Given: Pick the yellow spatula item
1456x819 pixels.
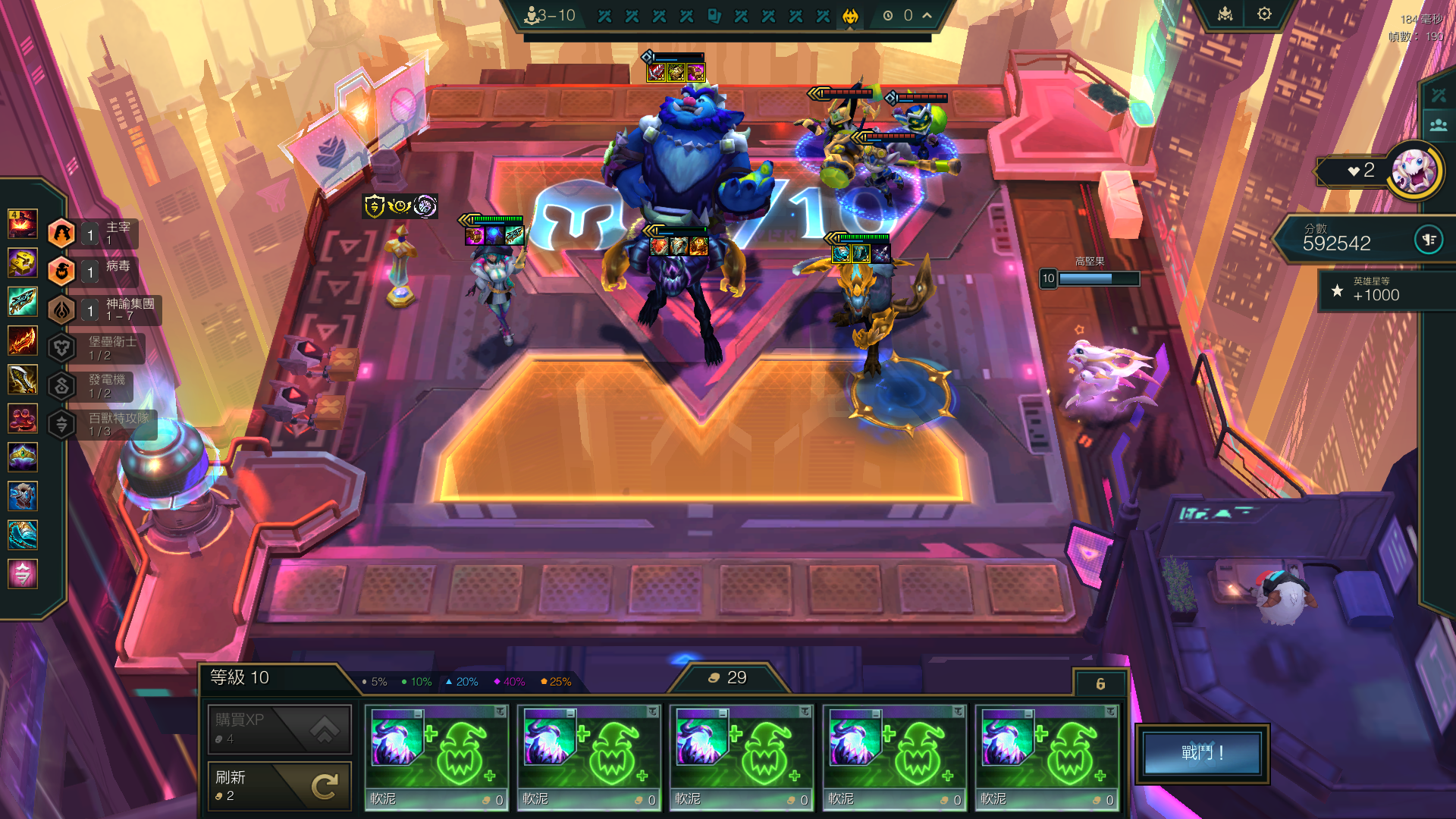Looking at the screenshot, I should point(23,263).
